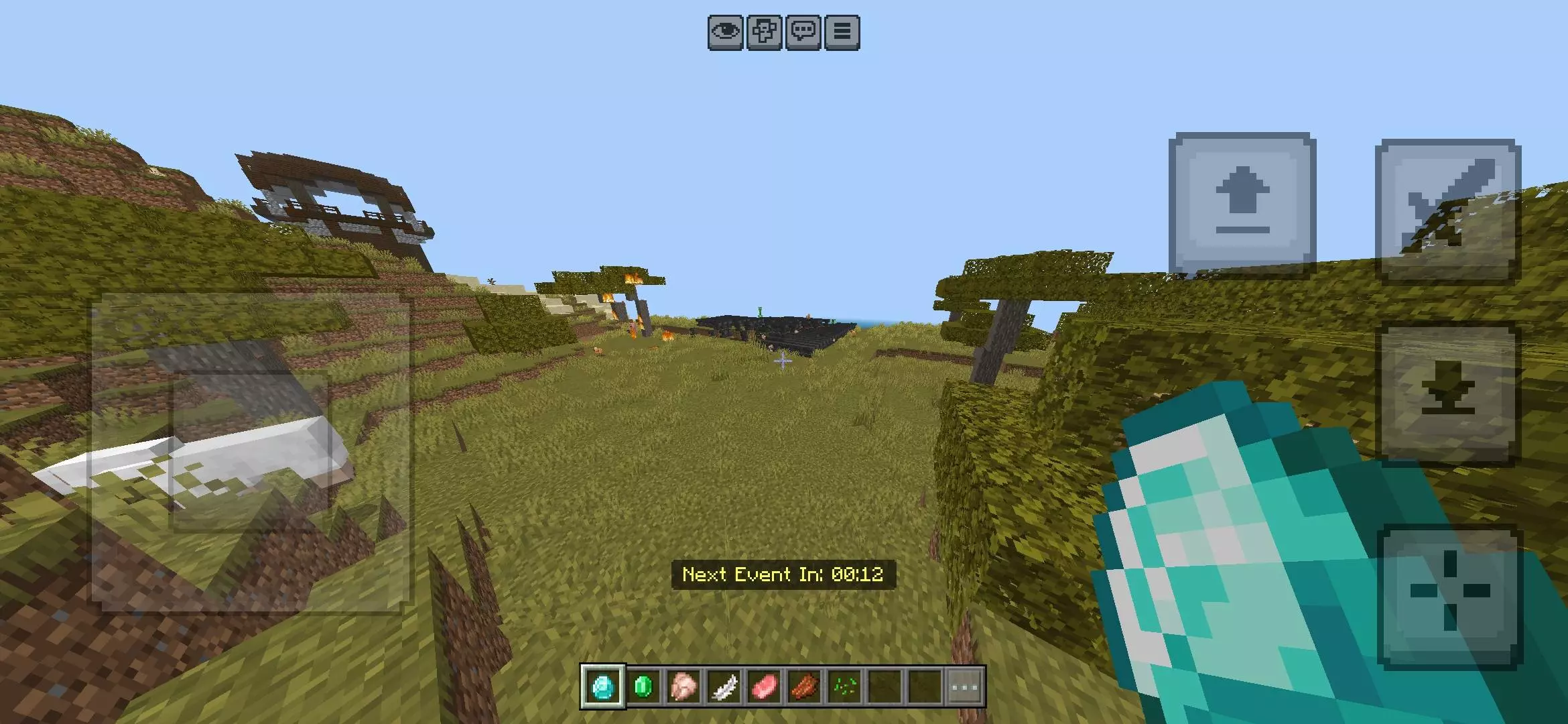Image resolution: width=1568 pixels, height=724 pixels.
Task: Select the feather hotbar slot
Action: tap(724, 686)
